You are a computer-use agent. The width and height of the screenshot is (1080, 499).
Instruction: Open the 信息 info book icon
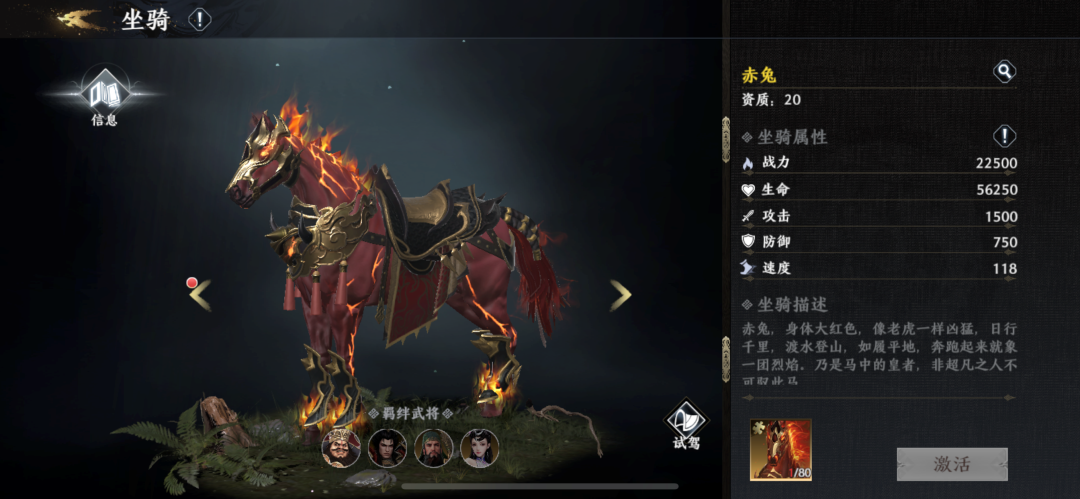pyautogui.click(x=104, y=97)
